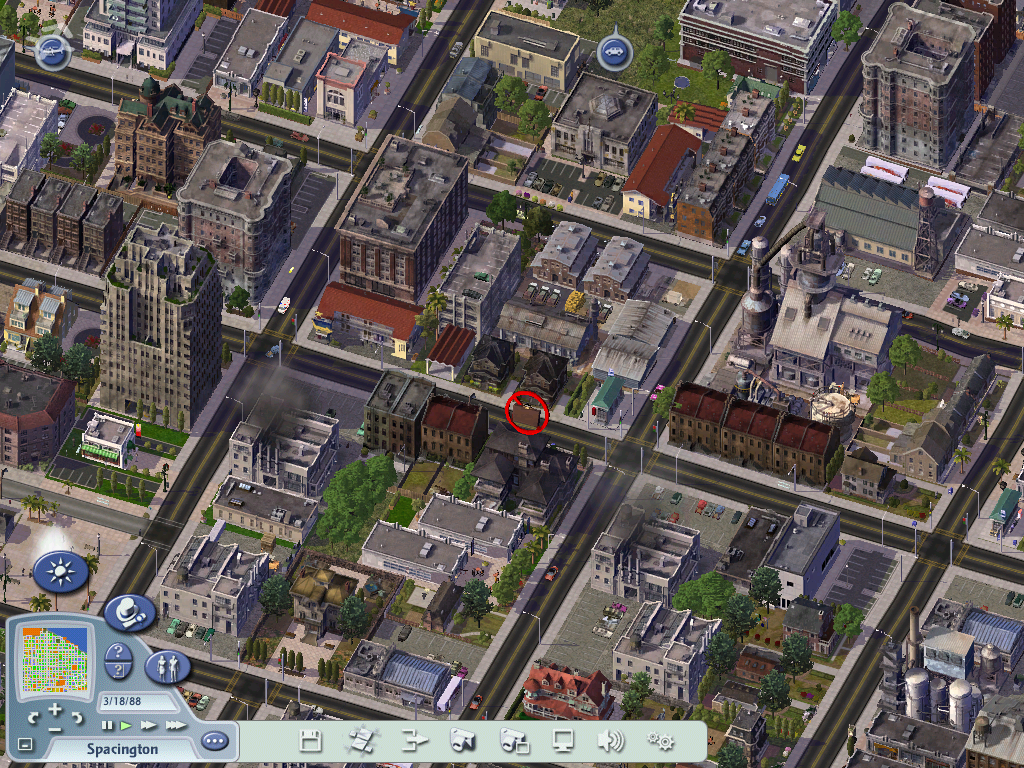Zoom out with the minus button
Image resolution: width=1024 pixels, height=768 pixels.
55,728
